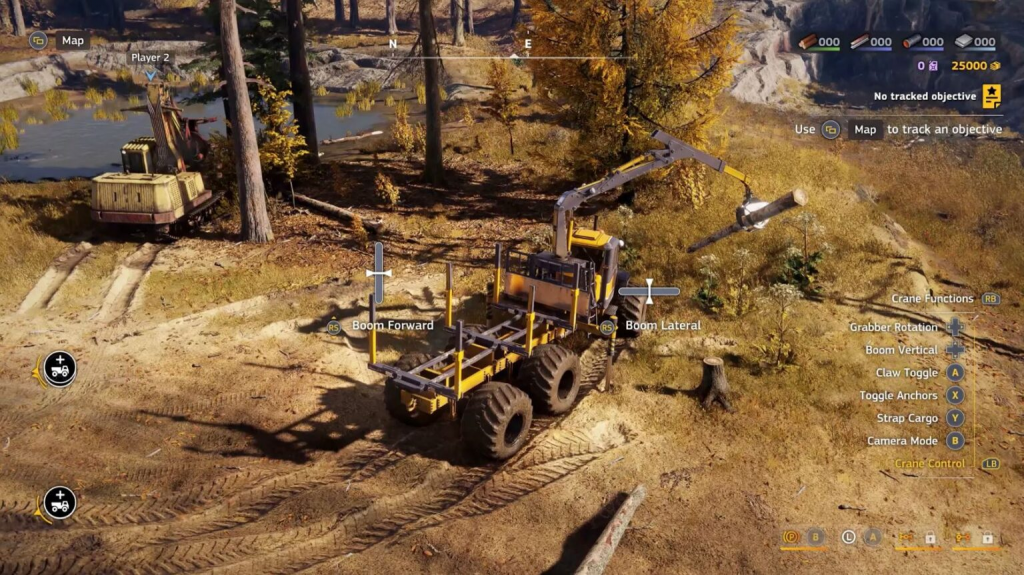Open the Crane Functions header
Image resolution: width=1024 pixels, height=575 pixels.
pyautogui.click(x=932, y=299)
